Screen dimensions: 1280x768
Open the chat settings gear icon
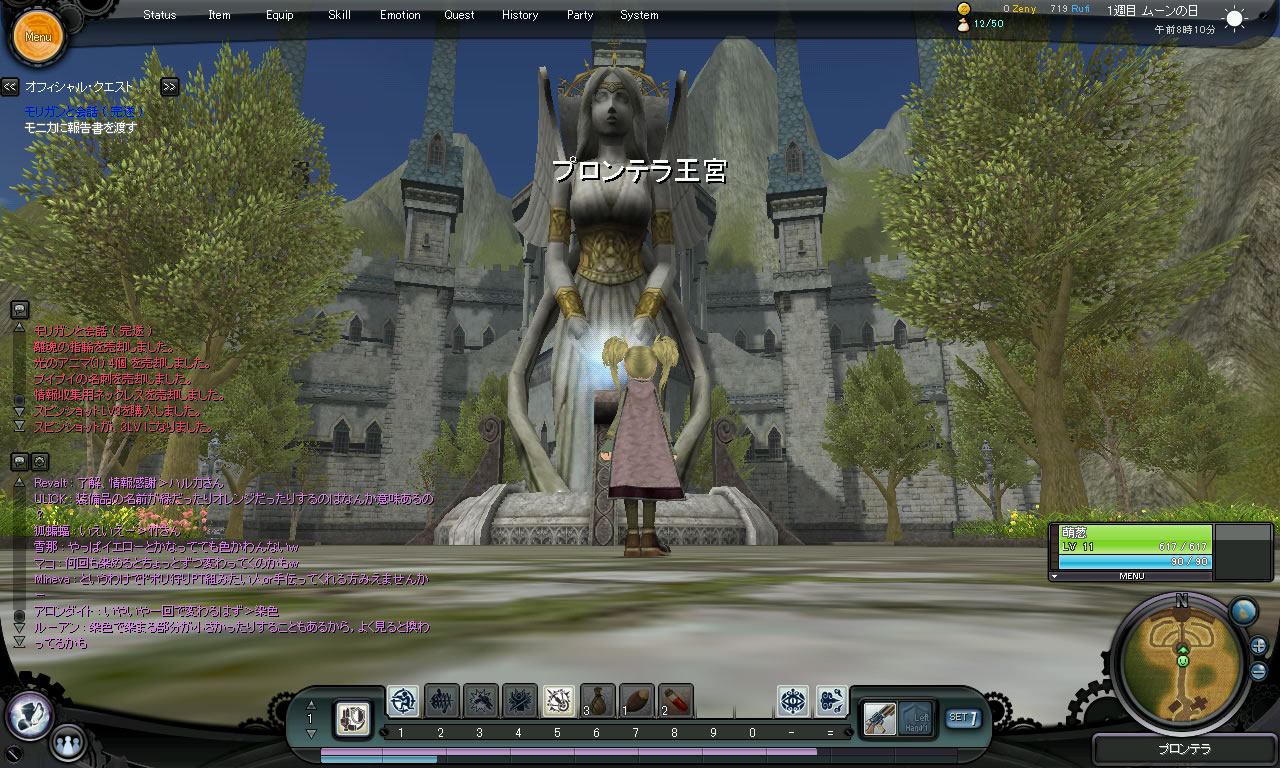[40, 461]
